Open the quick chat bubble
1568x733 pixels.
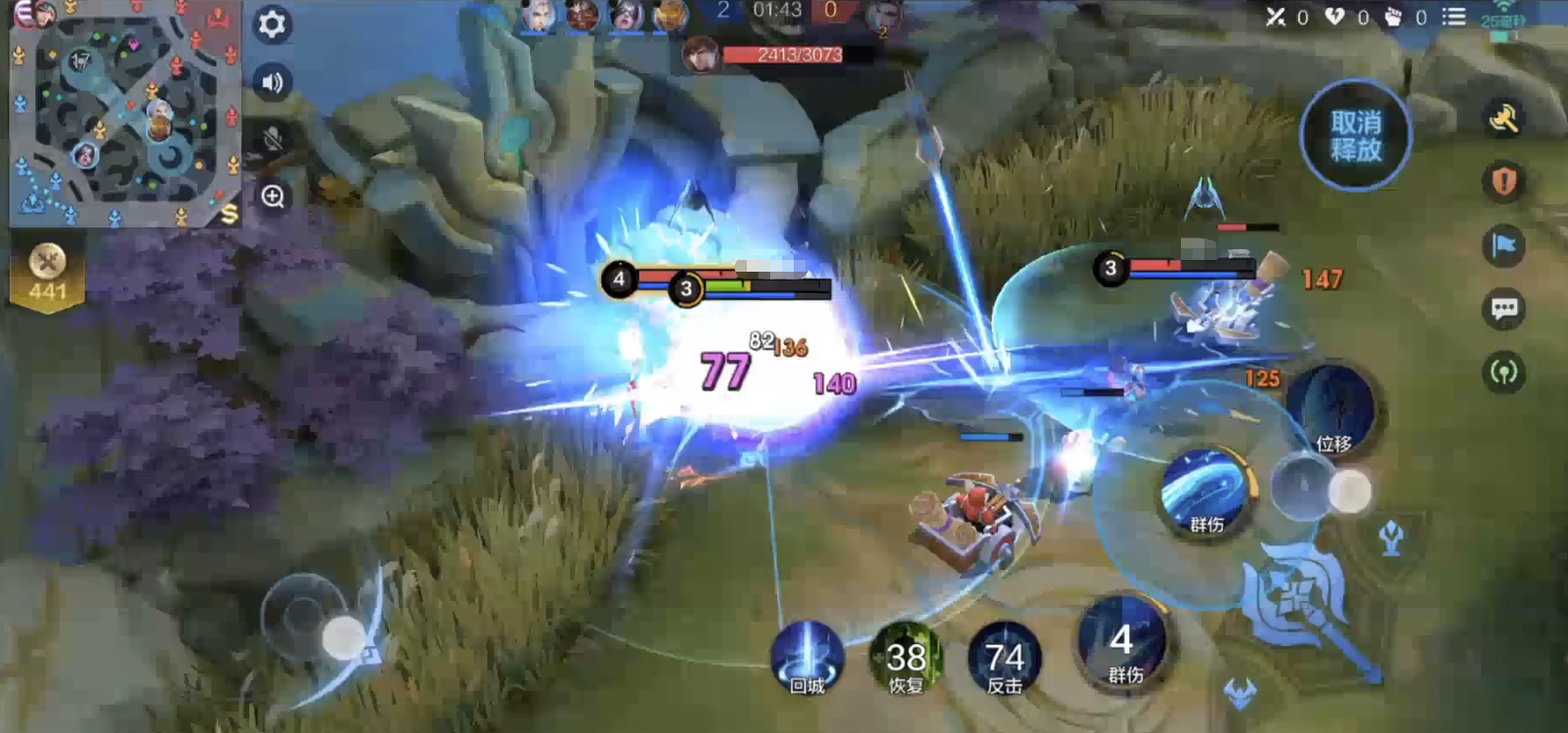point(1503,309)
